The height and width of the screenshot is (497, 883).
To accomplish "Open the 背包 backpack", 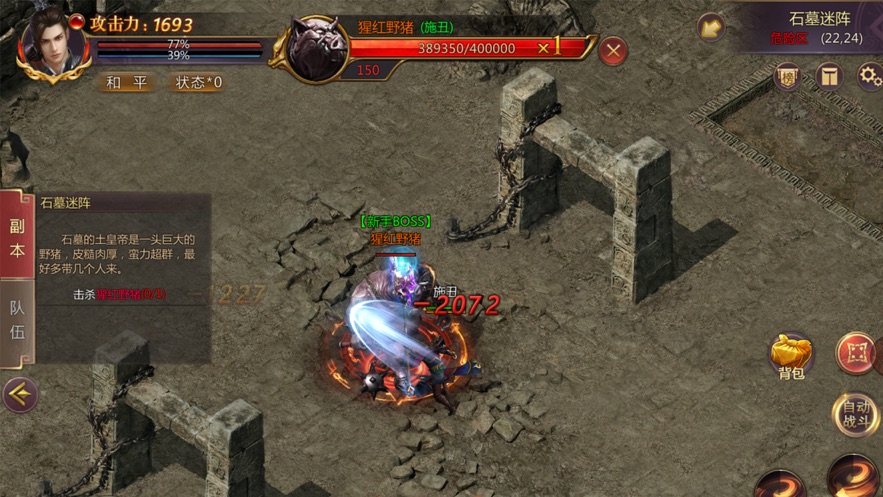I will coord(791,356).
